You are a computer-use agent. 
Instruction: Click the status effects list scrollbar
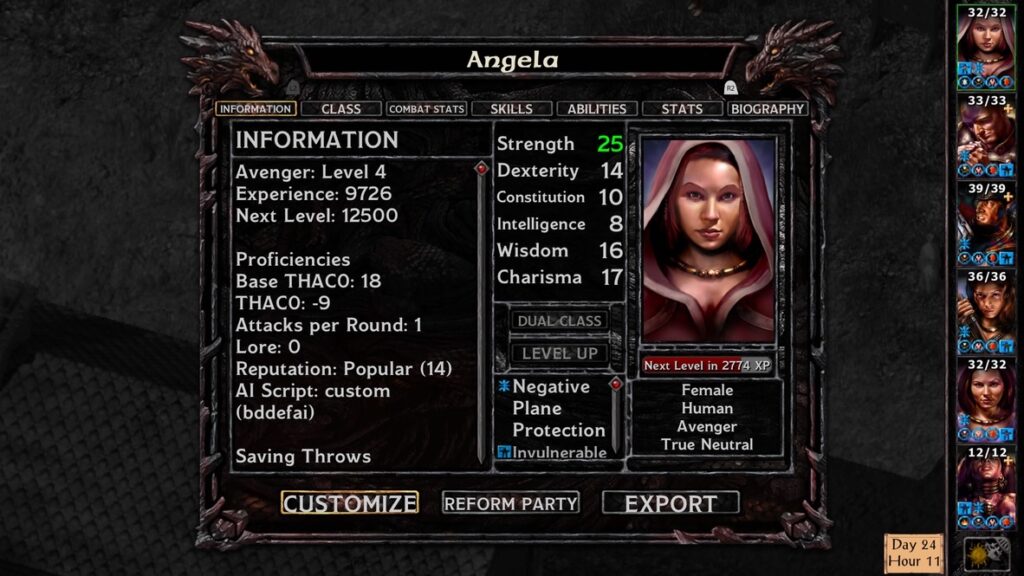(x=616, y=415)
